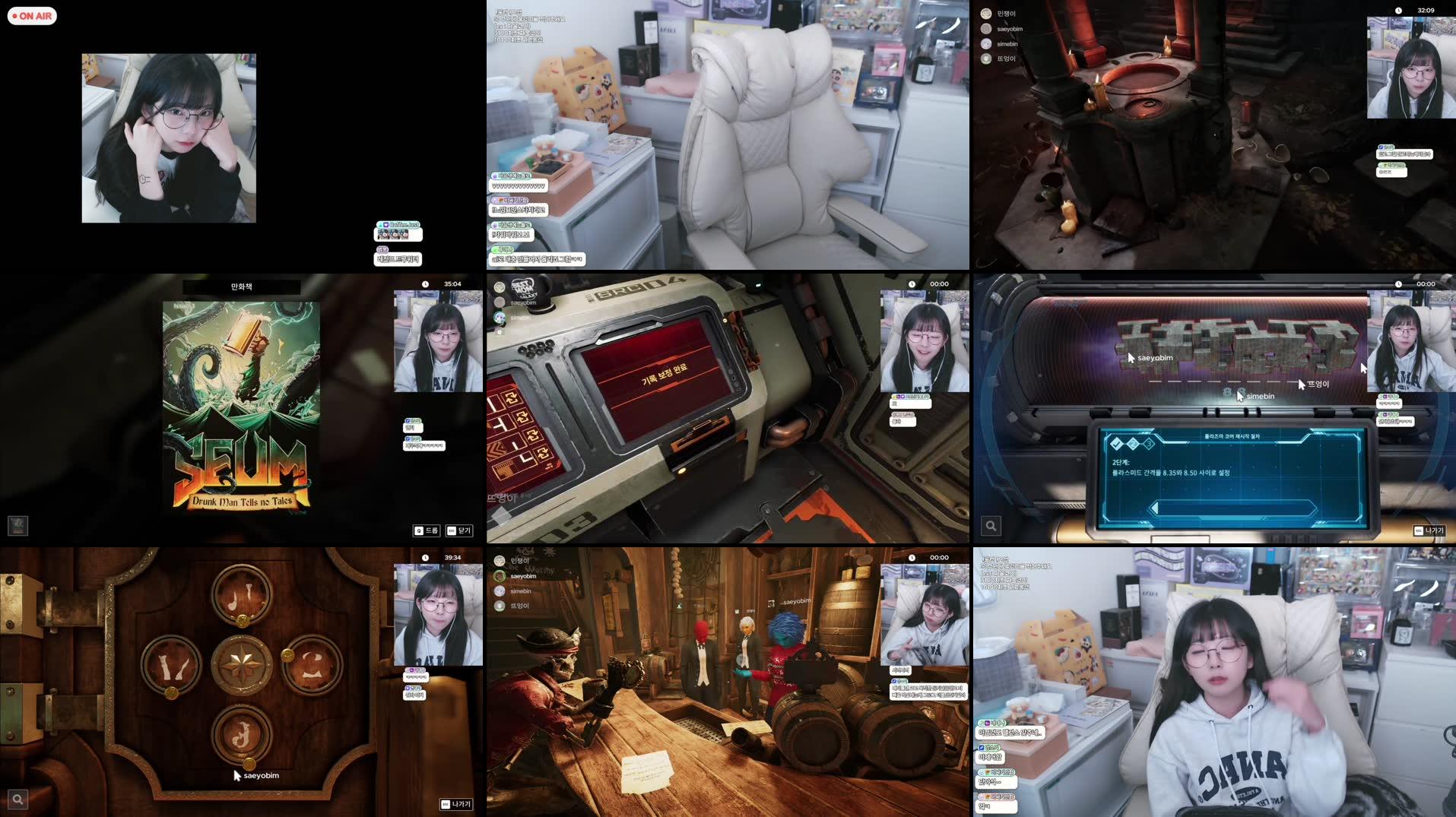
Task: Click the 00:00 timer progress indicator
Action: pos(941,283)
